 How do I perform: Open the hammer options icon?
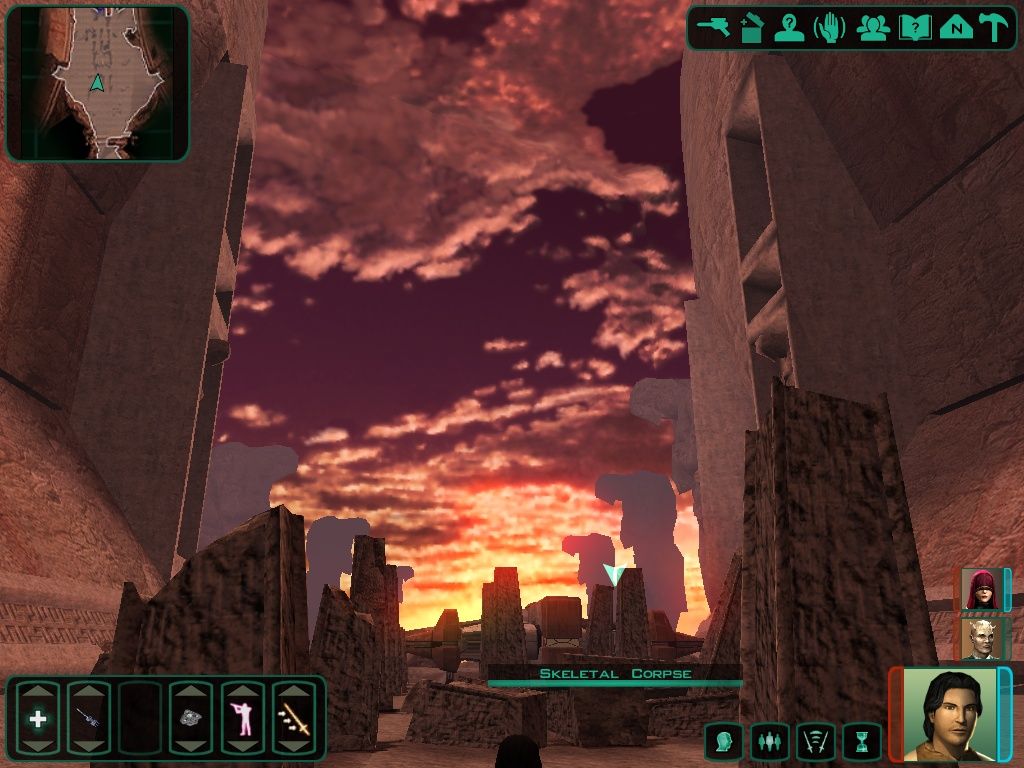[994, 28]
